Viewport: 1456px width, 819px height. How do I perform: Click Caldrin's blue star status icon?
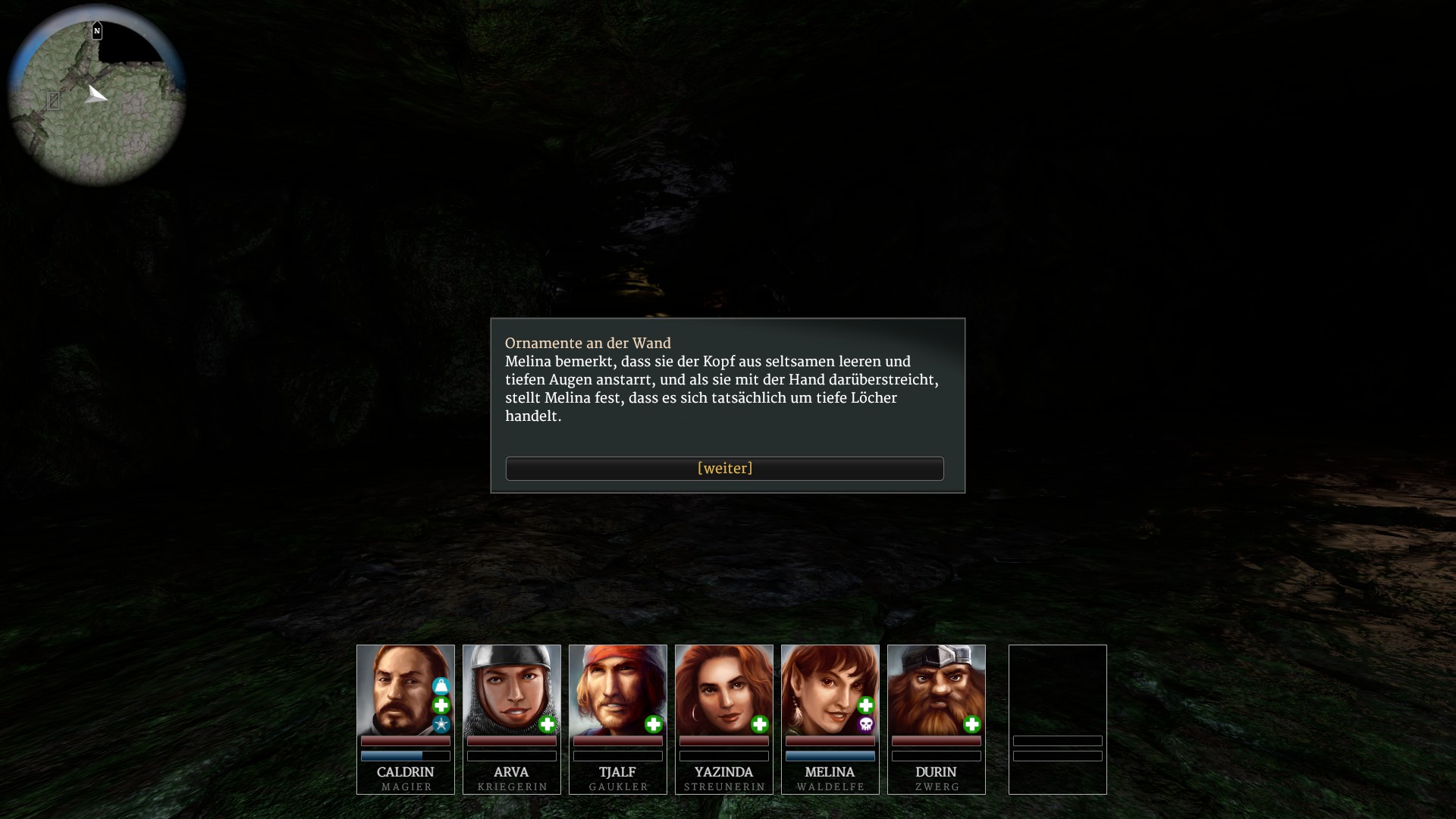[x=441, y=725]
